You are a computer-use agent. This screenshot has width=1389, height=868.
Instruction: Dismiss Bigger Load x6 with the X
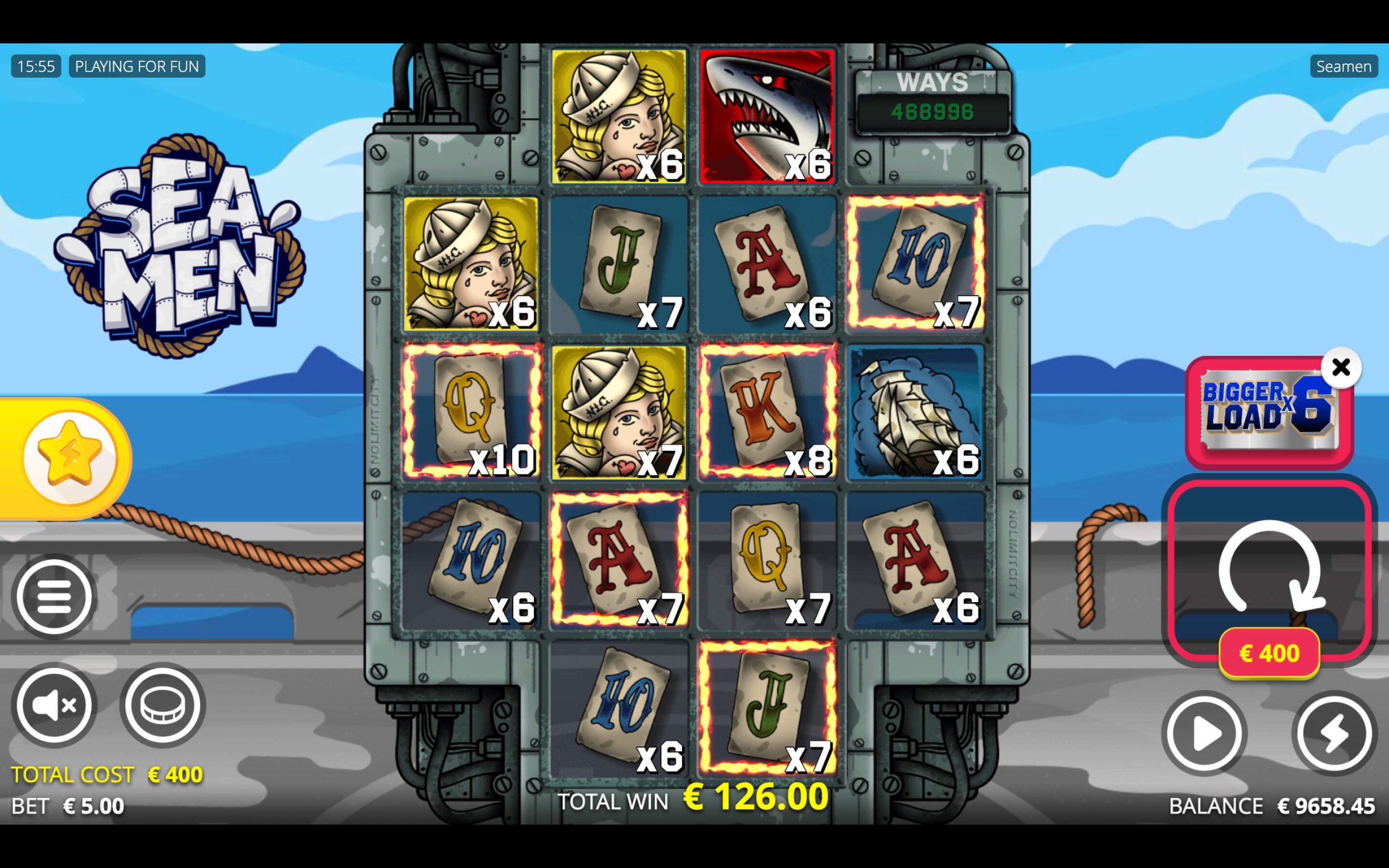click(1341, 366)
